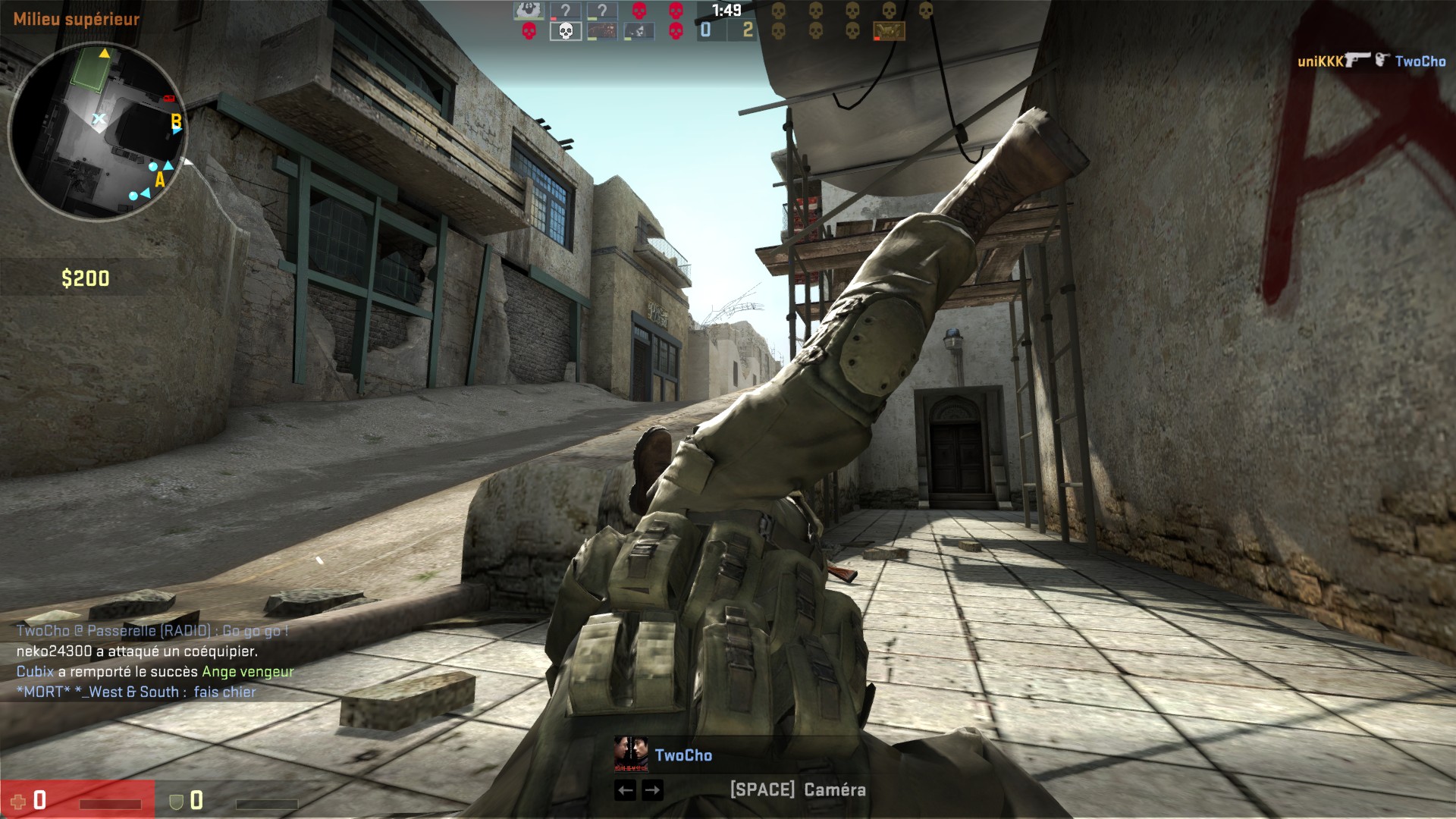The height and width of the screenshot is (819, 1456).
Task: Select the highlighted white skull player slot
Action: tap(565, 31)
